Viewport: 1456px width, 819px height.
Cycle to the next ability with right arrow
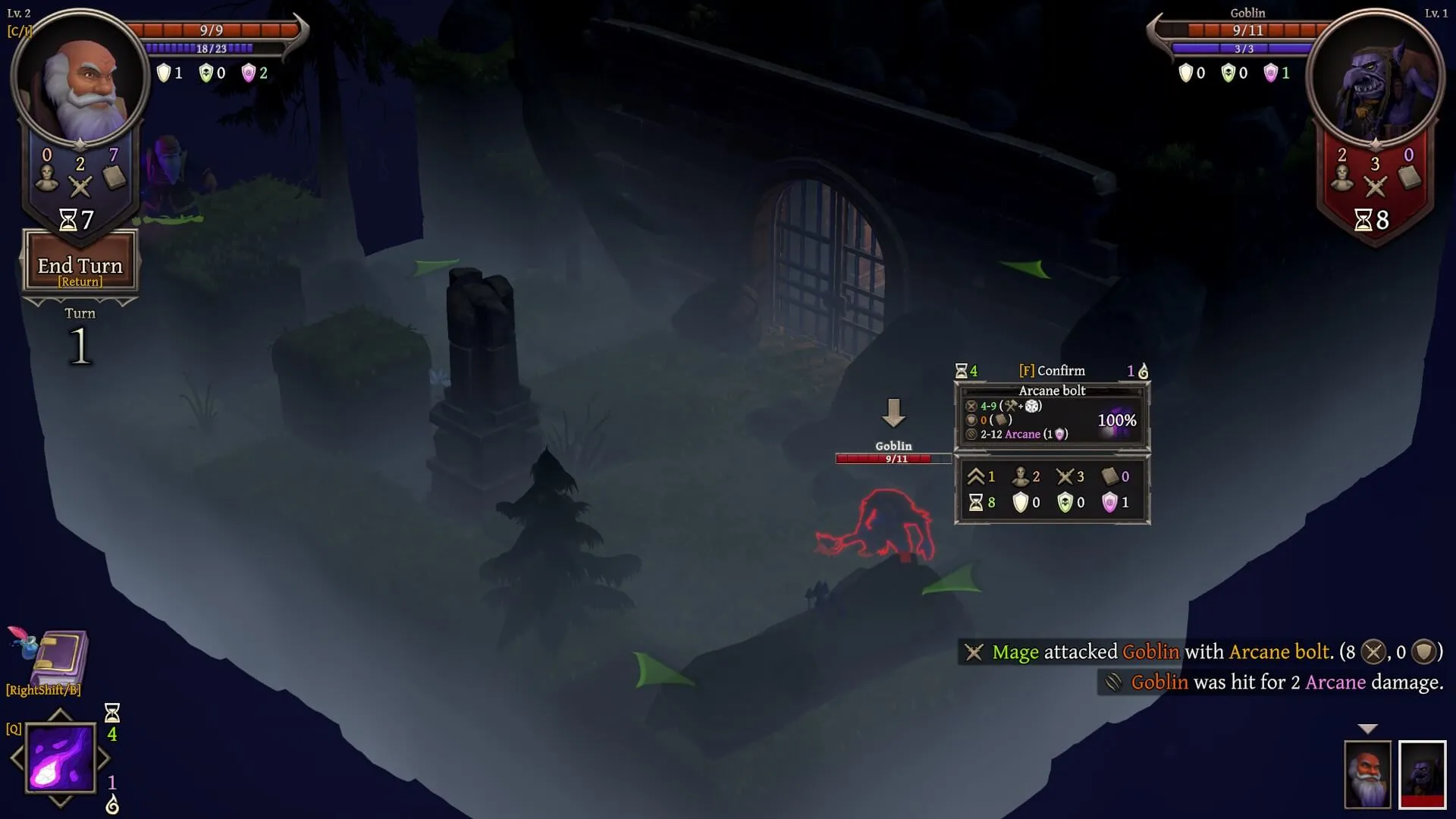(105, 758)
